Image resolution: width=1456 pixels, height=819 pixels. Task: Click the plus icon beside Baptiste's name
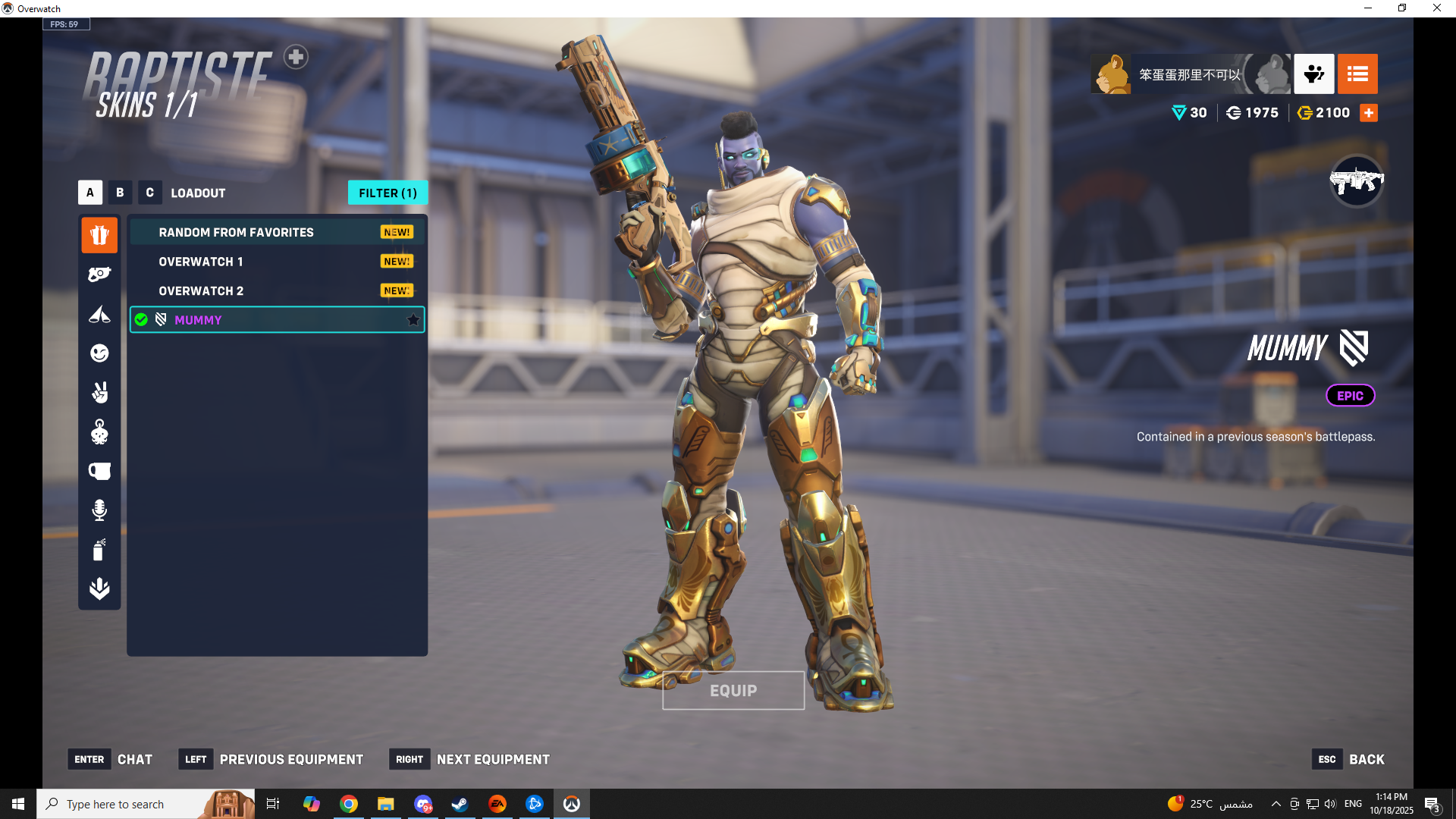[296, 57]
